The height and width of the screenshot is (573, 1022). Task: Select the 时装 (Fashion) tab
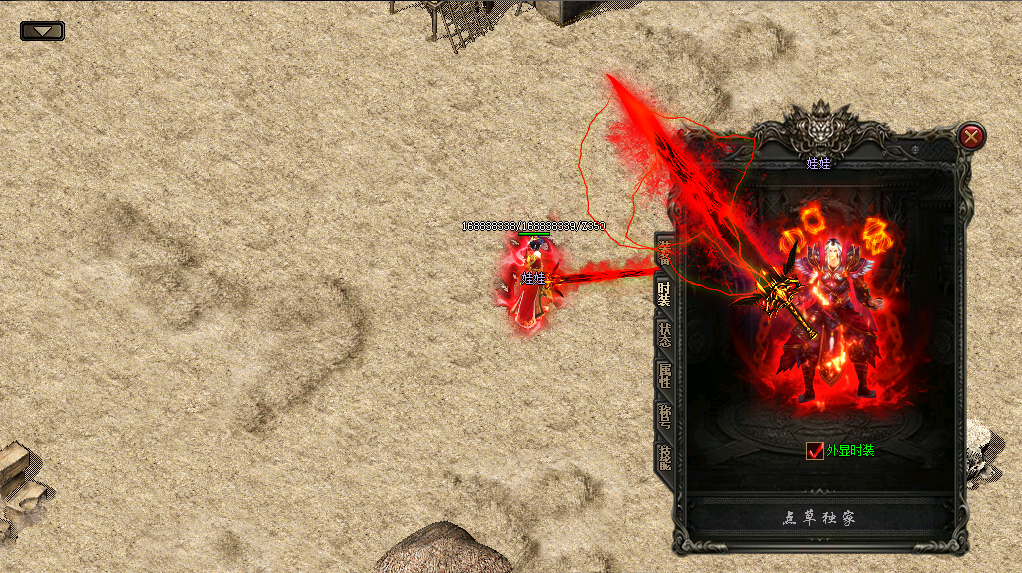pos(664,293)
